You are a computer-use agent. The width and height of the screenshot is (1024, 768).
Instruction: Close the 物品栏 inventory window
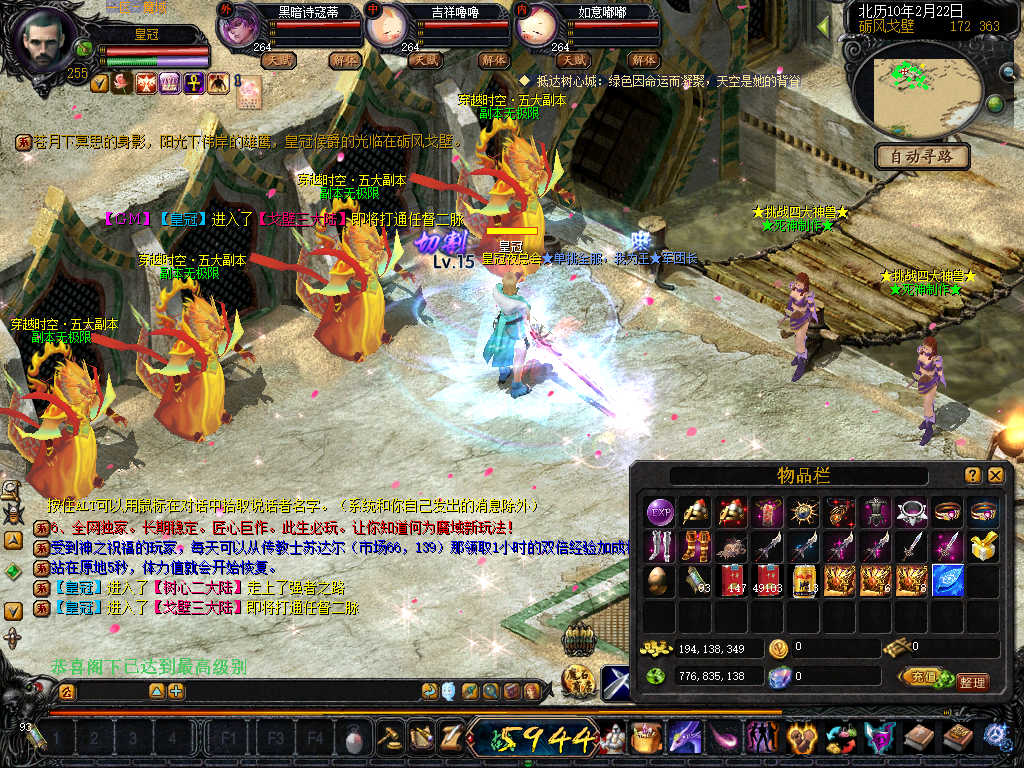996,475
